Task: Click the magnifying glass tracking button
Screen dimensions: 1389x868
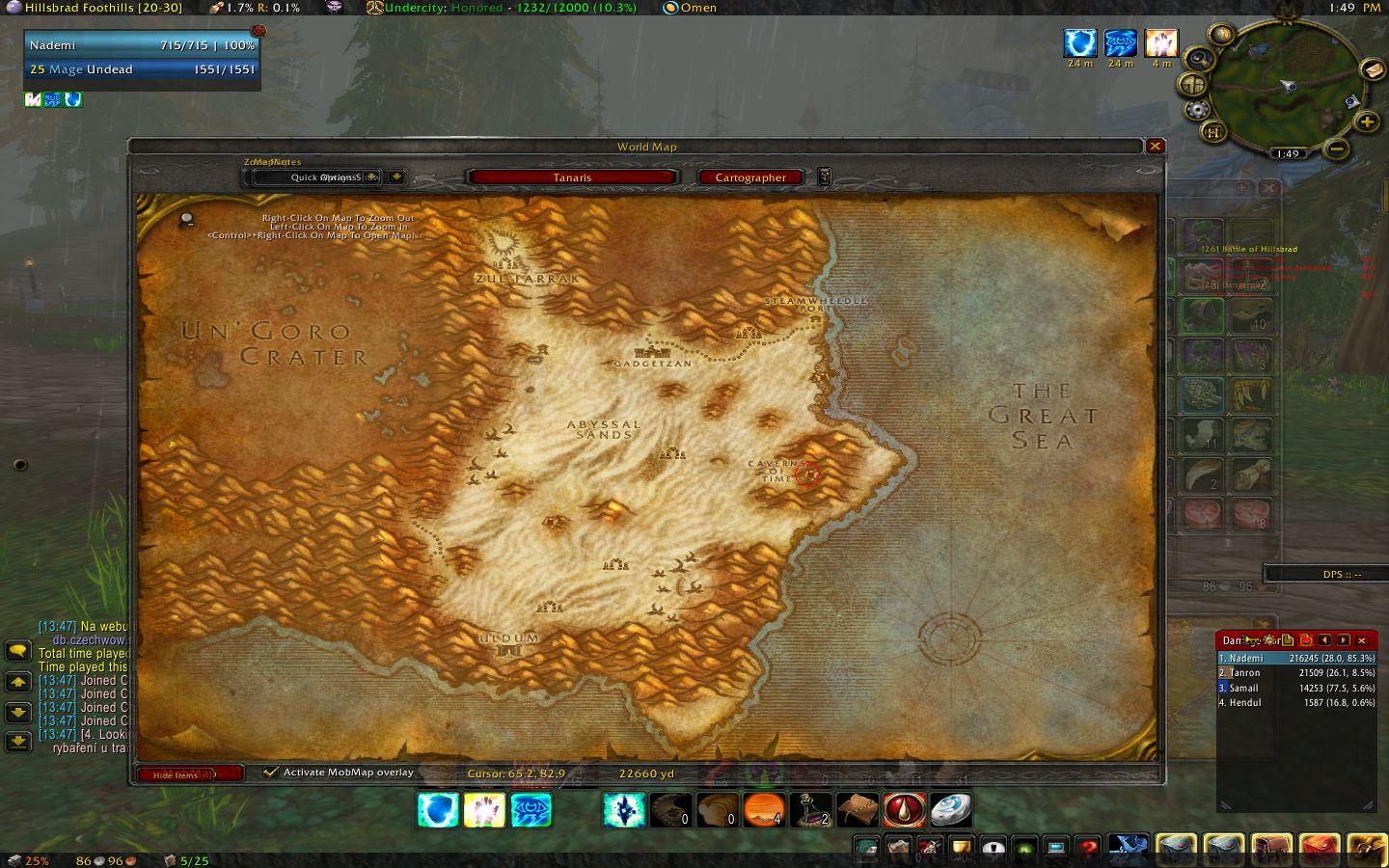Action: coord(1198,59)
